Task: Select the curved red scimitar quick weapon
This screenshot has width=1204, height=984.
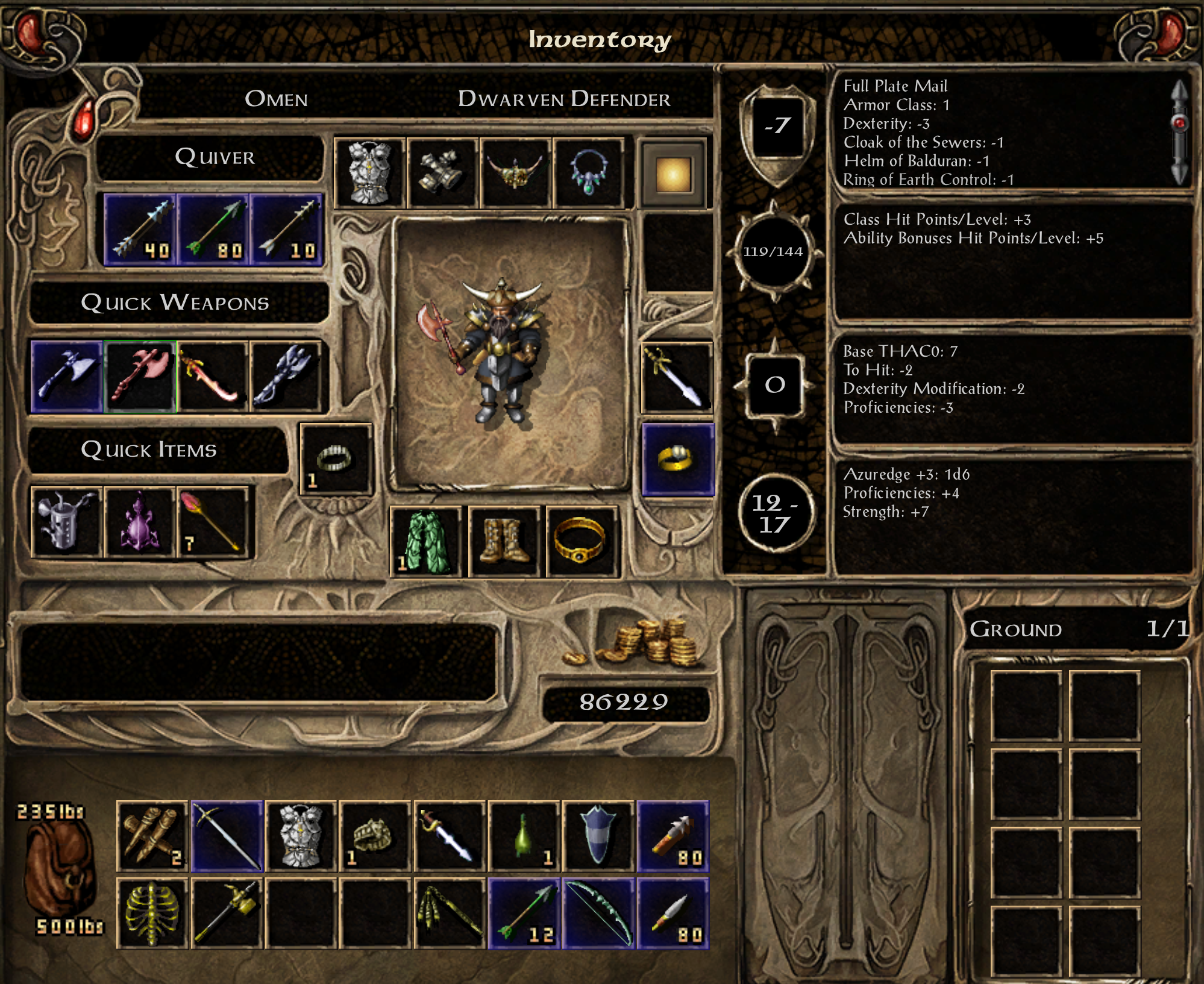Action: coord(213,377)
